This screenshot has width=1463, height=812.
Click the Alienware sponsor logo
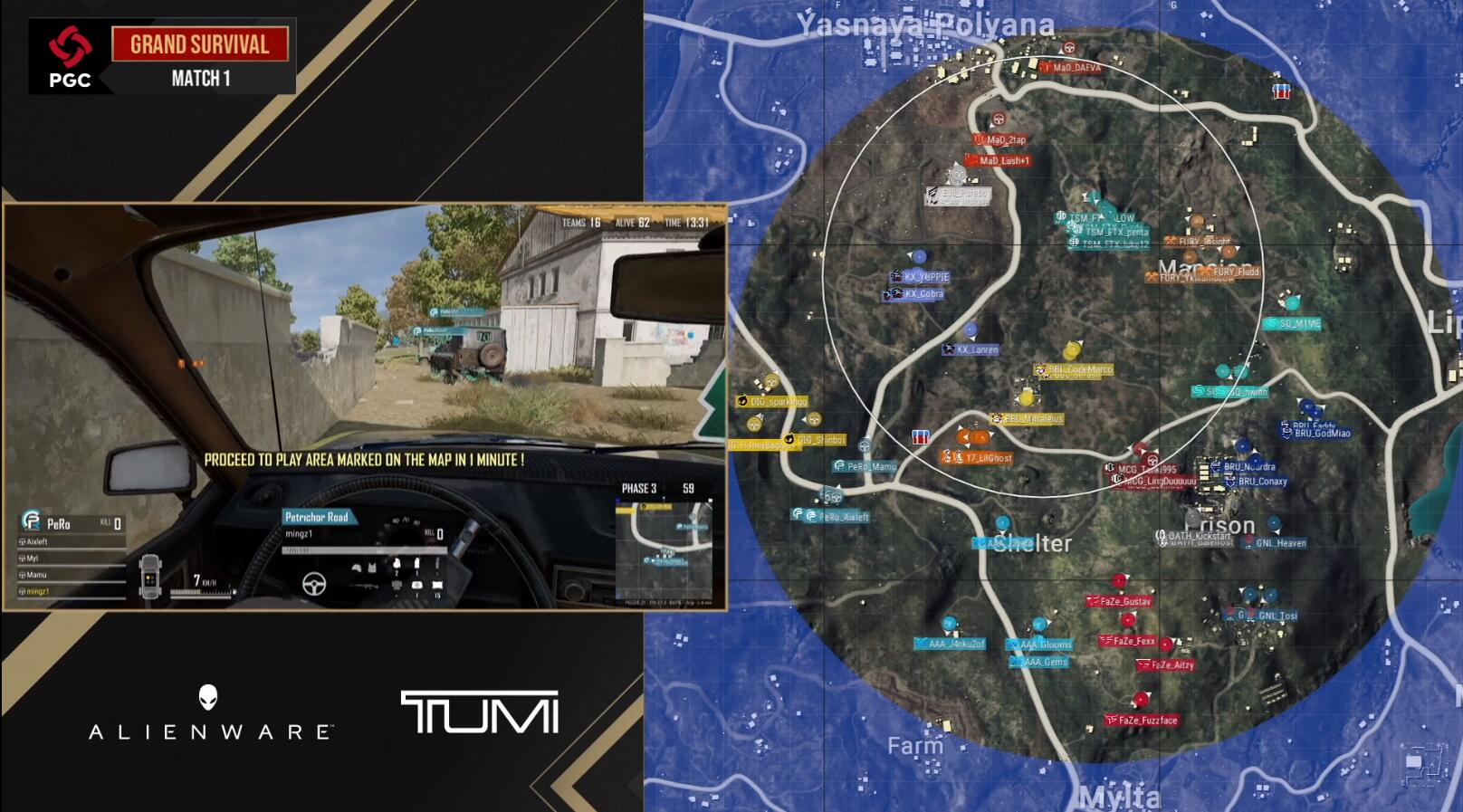click(x=209, y=714)
